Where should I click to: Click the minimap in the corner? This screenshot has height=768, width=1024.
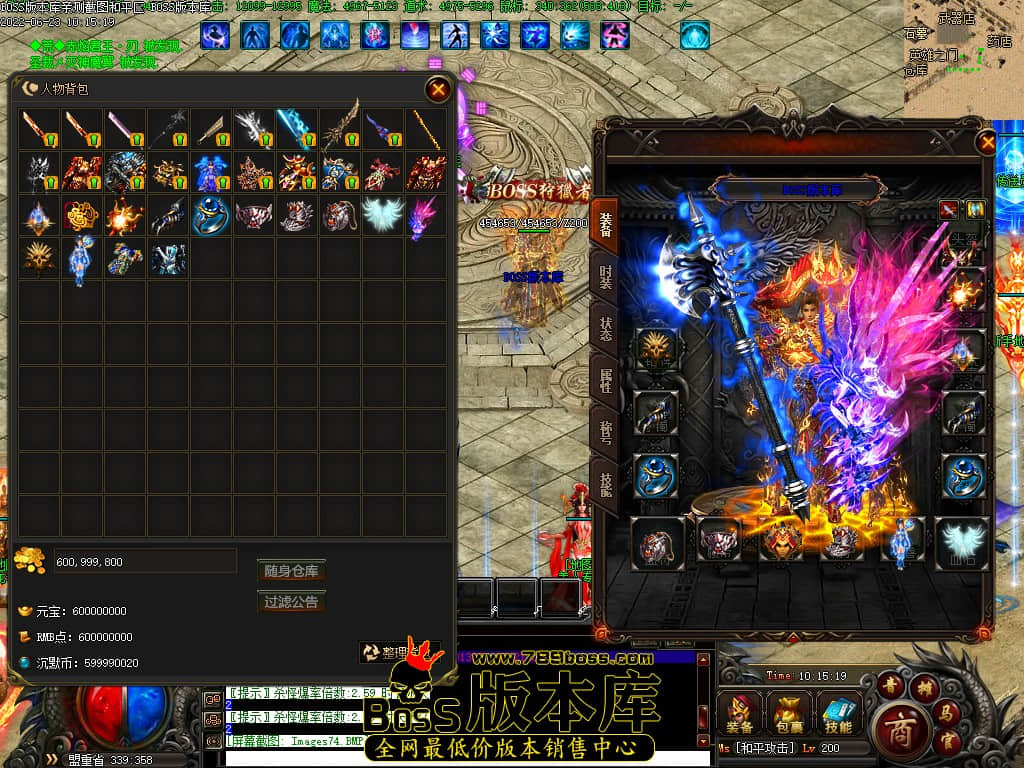(x=964, y=50)
